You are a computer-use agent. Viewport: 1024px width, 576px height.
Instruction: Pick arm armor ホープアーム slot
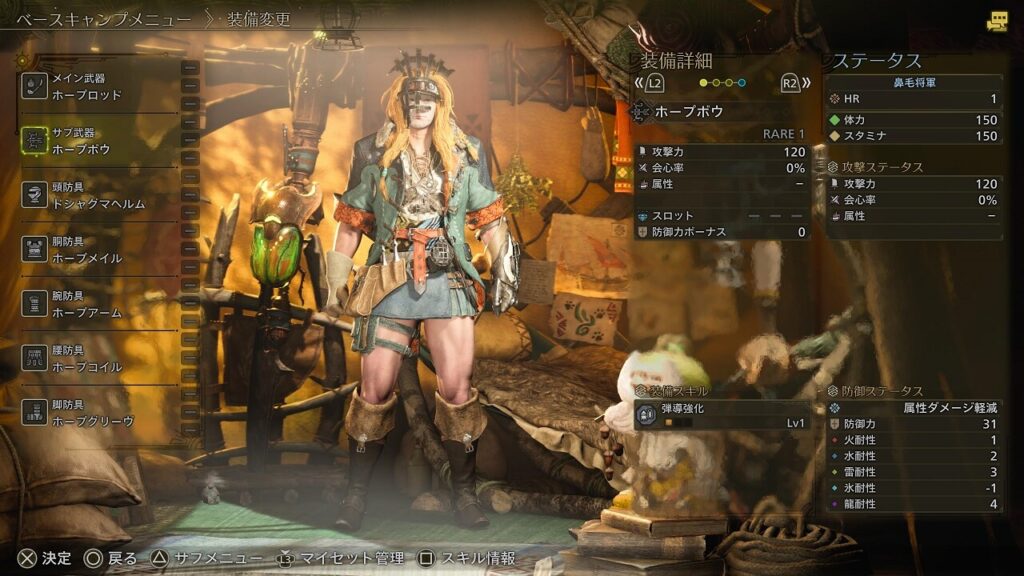(100, 304)
